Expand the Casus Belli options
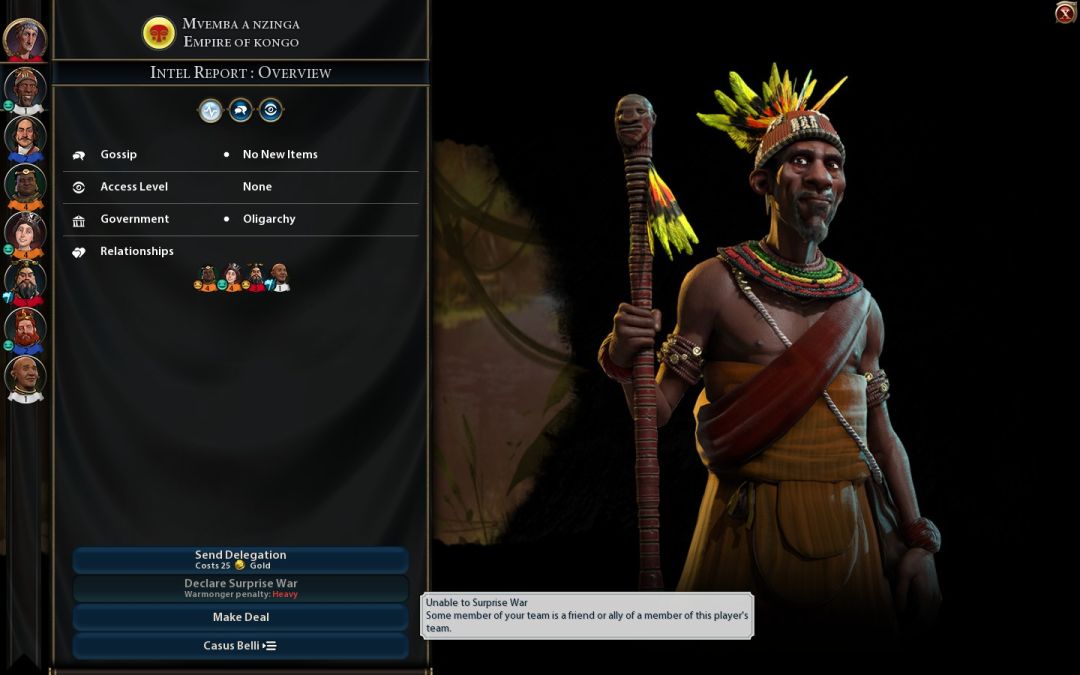This screenshot has height=675, width=1080. 240,646
